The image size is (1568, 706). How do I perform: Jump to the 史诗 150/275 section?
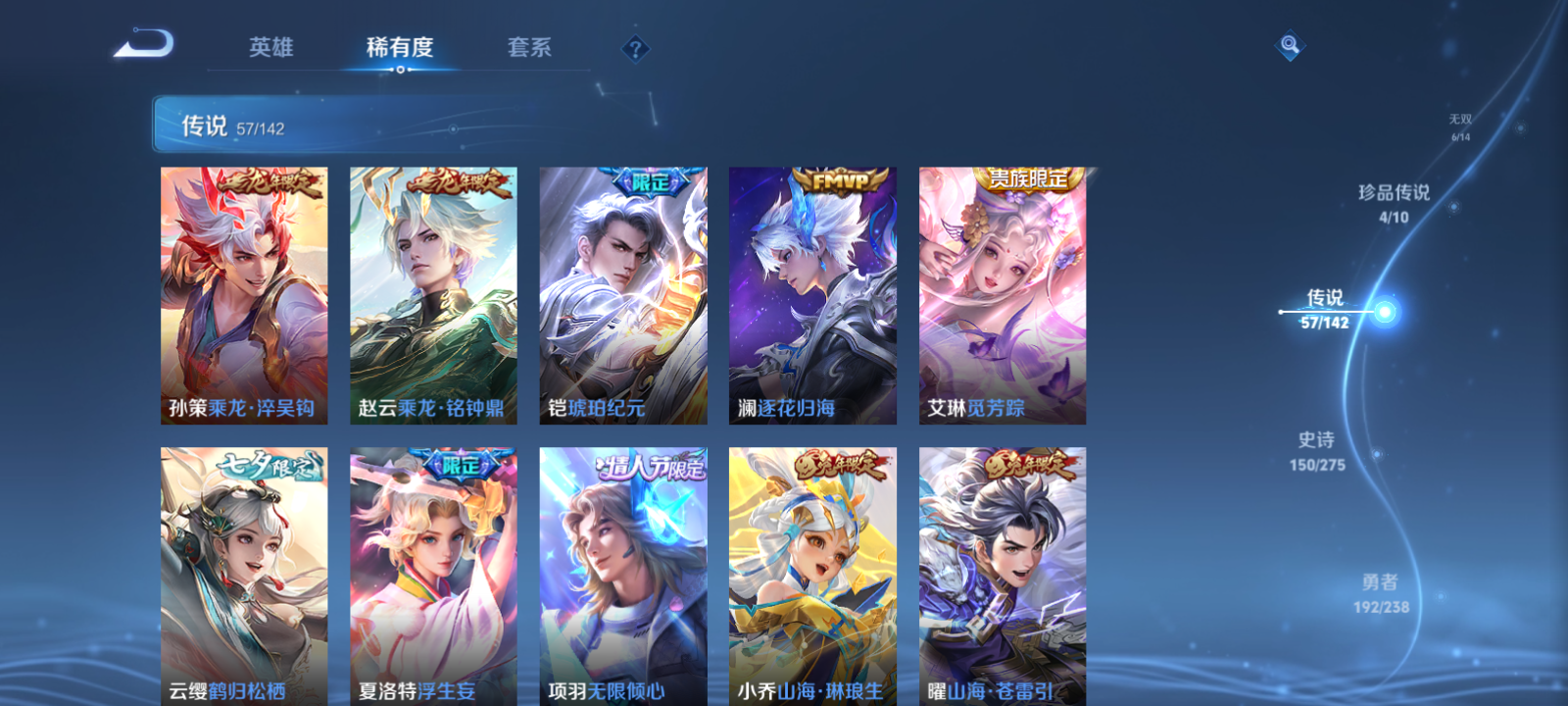(x=1319, y=452)
